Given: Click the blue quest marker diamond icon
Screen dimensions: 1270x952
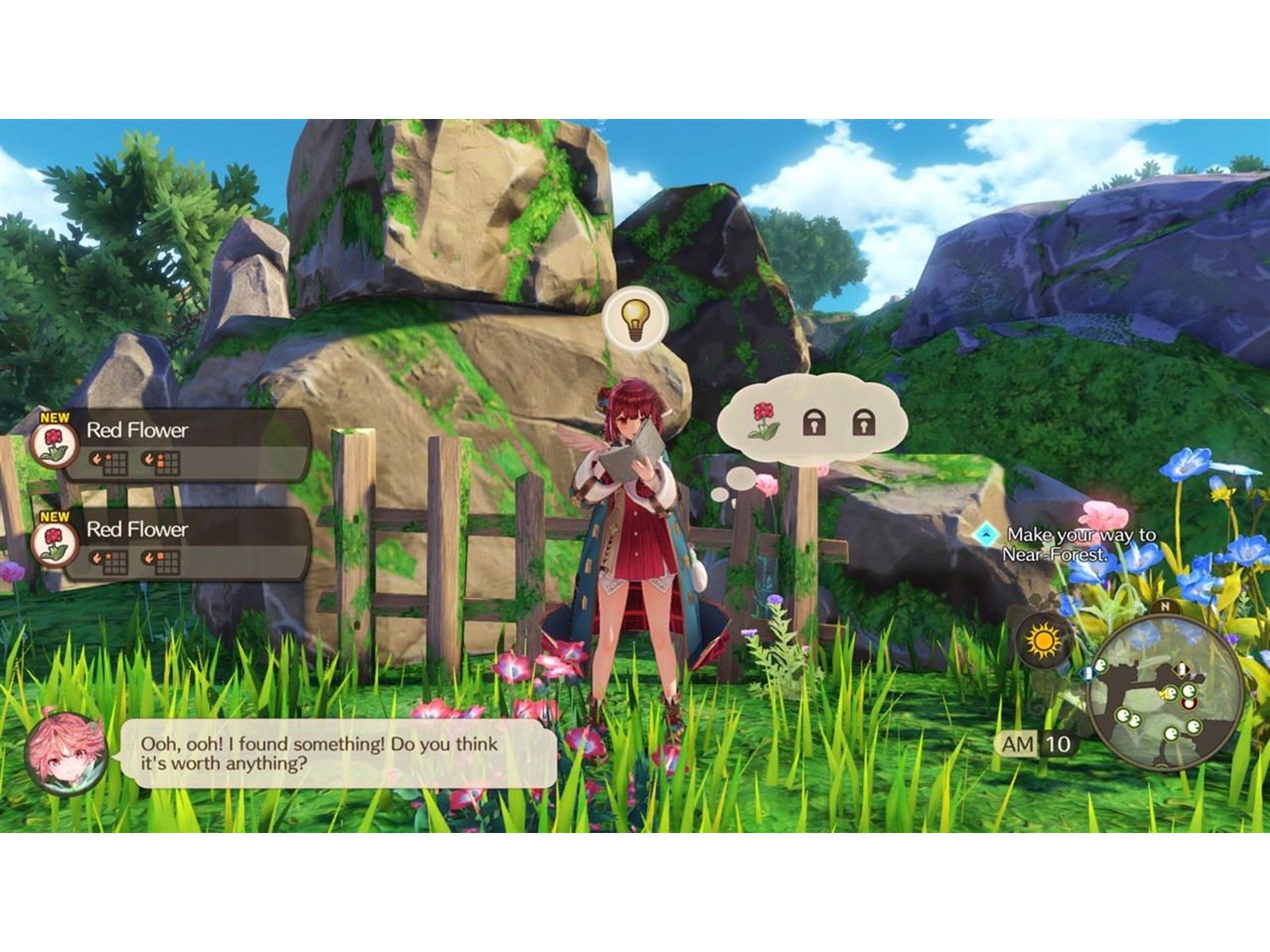Looking at the screenshot, I should [987, 535].
